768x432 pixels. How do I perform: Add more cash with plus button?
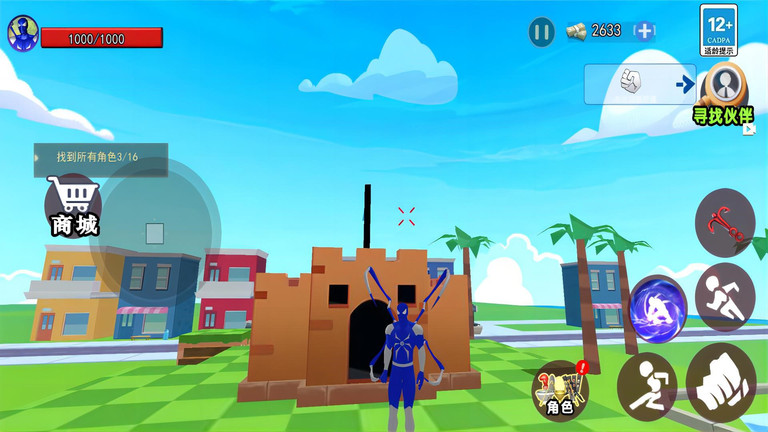pos(645,31)
